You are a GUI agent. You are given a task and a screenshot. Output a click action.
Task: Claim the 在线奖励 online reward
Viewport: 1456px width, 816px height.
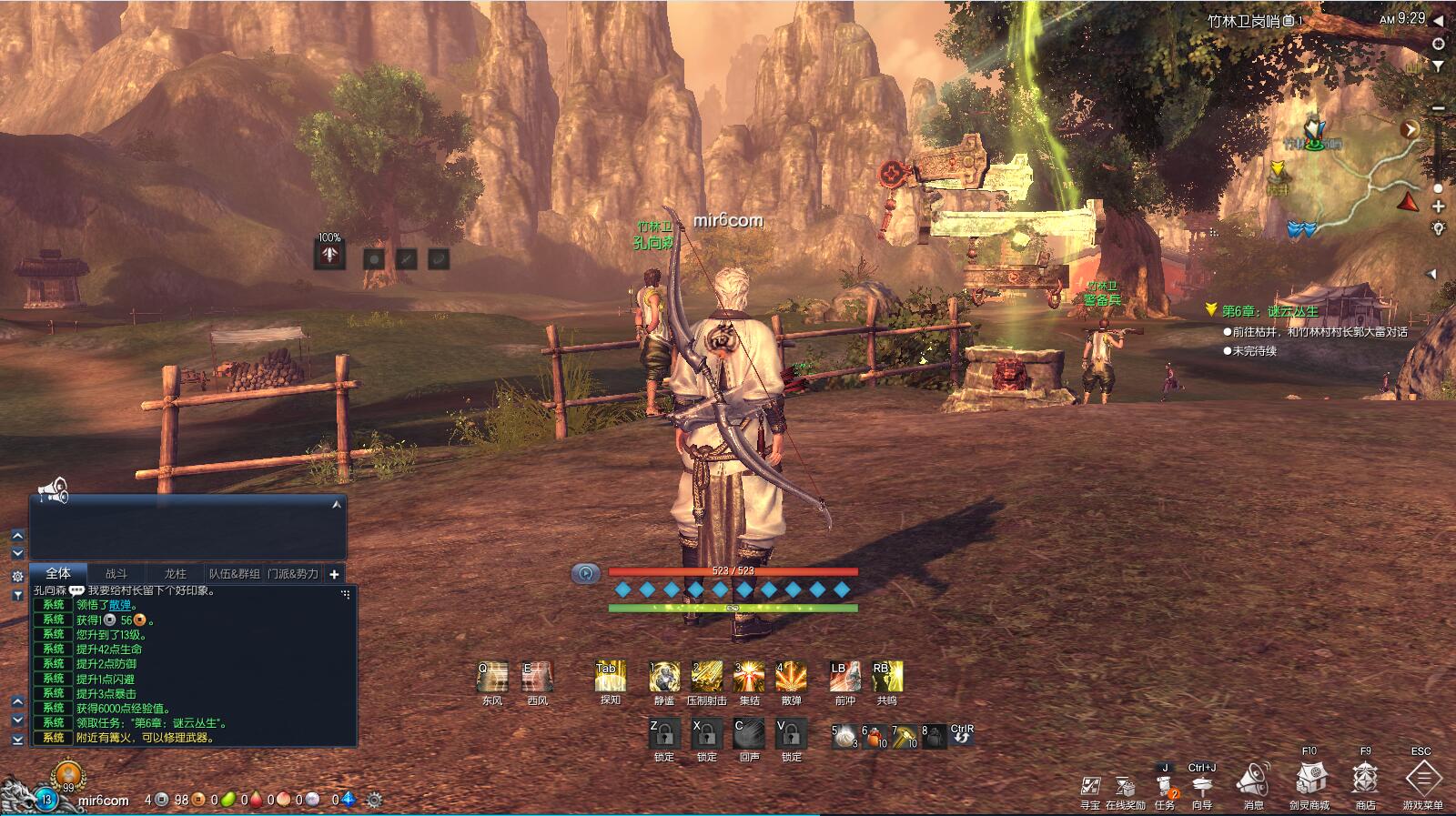coord(1126,787)
